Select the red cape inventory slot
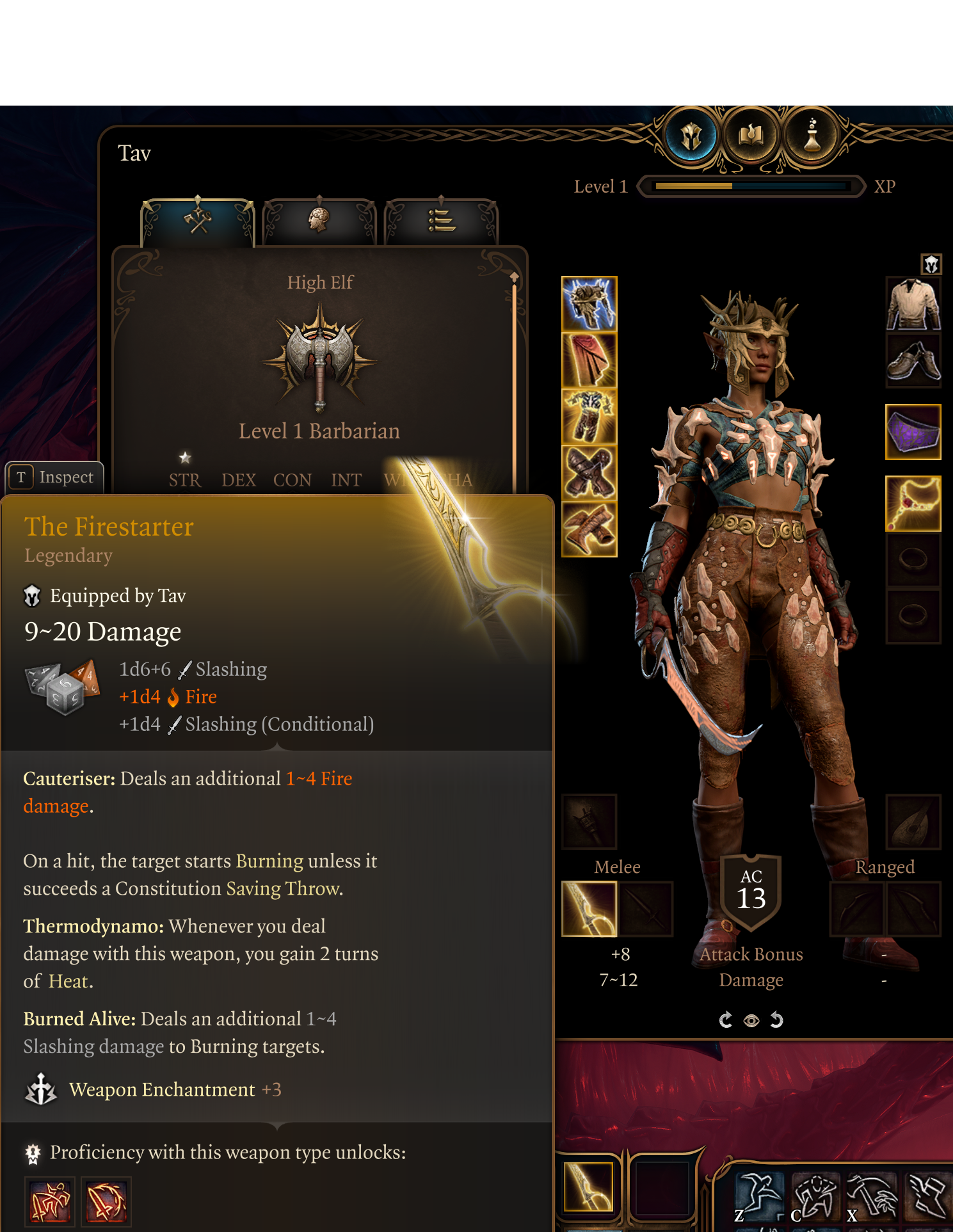Image resolution: width=953 pixels, height=1232 pixels. tap(588, 362)
